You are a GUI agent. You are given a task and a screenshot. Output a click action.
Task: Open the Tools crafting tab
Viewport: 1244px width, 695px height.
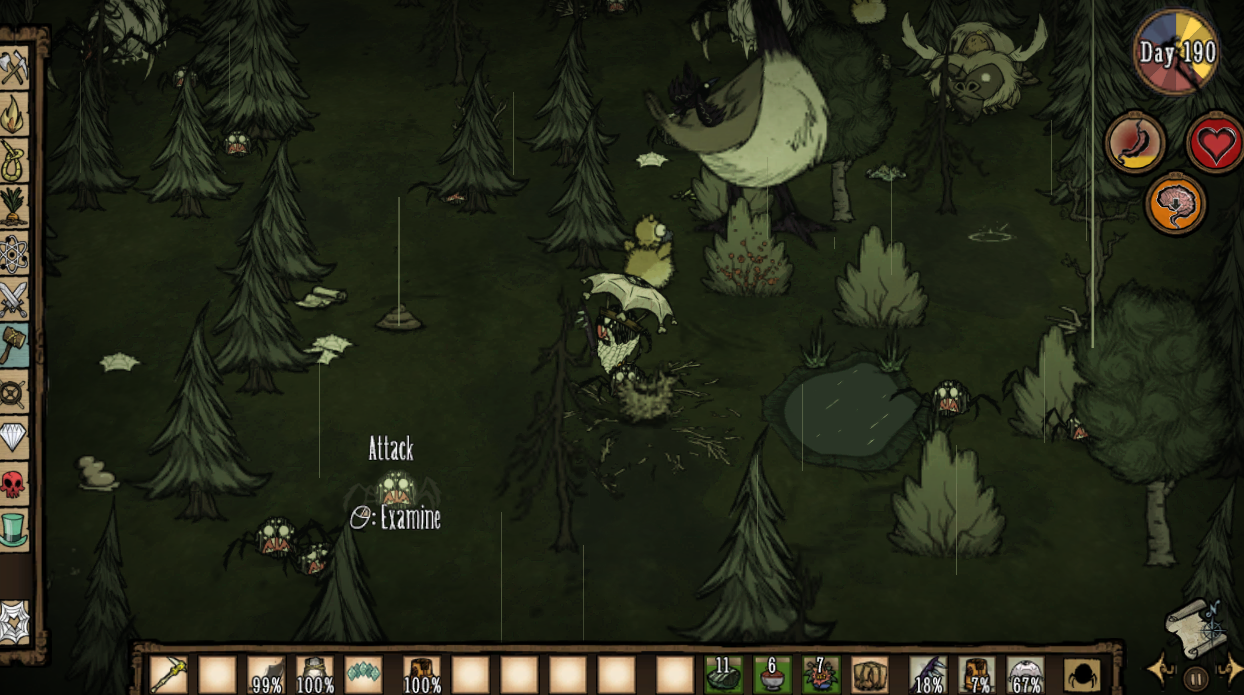tap(14, 68)
